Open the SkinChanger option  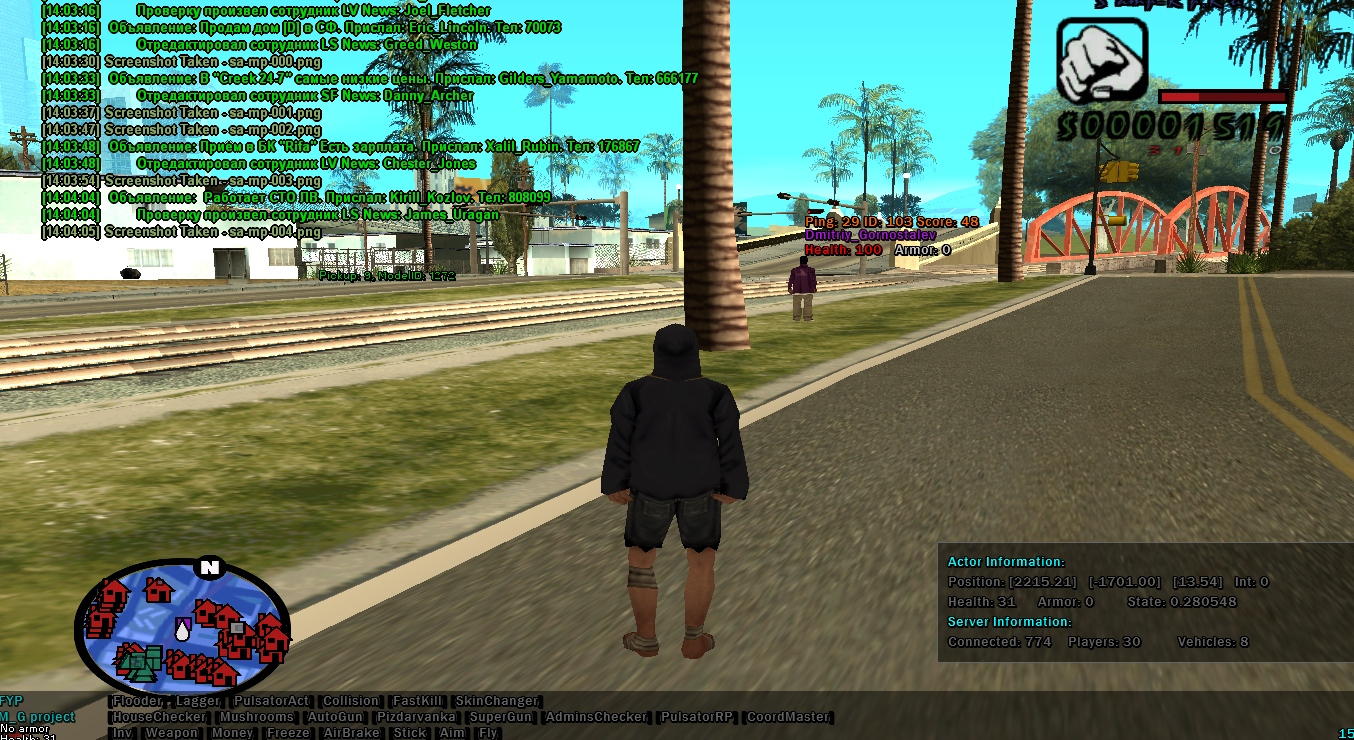coord(496,701)
